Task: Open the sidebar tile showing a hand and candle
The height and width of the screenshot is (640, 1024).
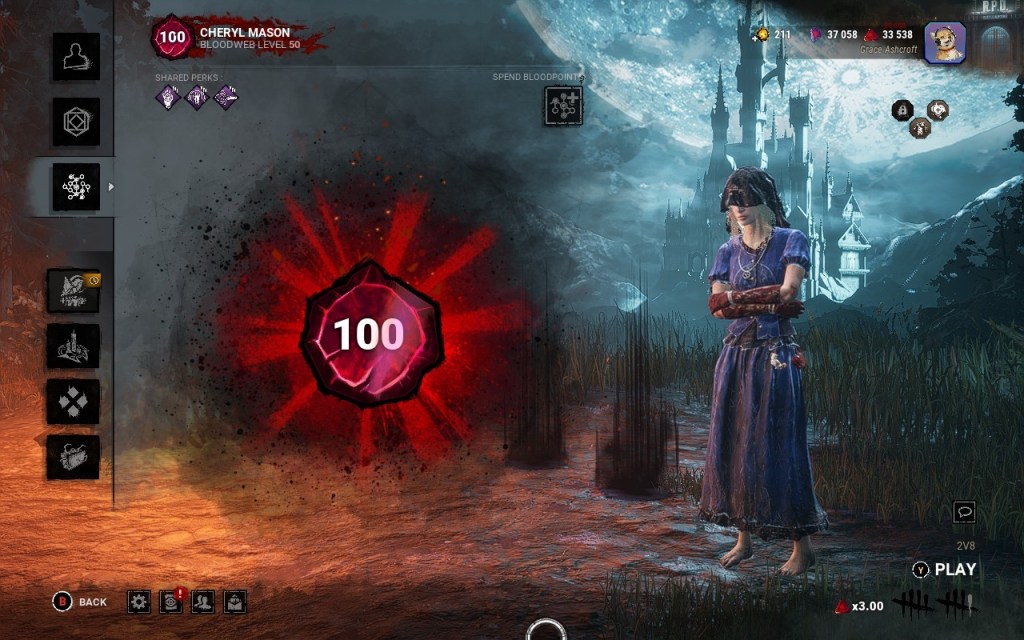Action: click(73, 346)
